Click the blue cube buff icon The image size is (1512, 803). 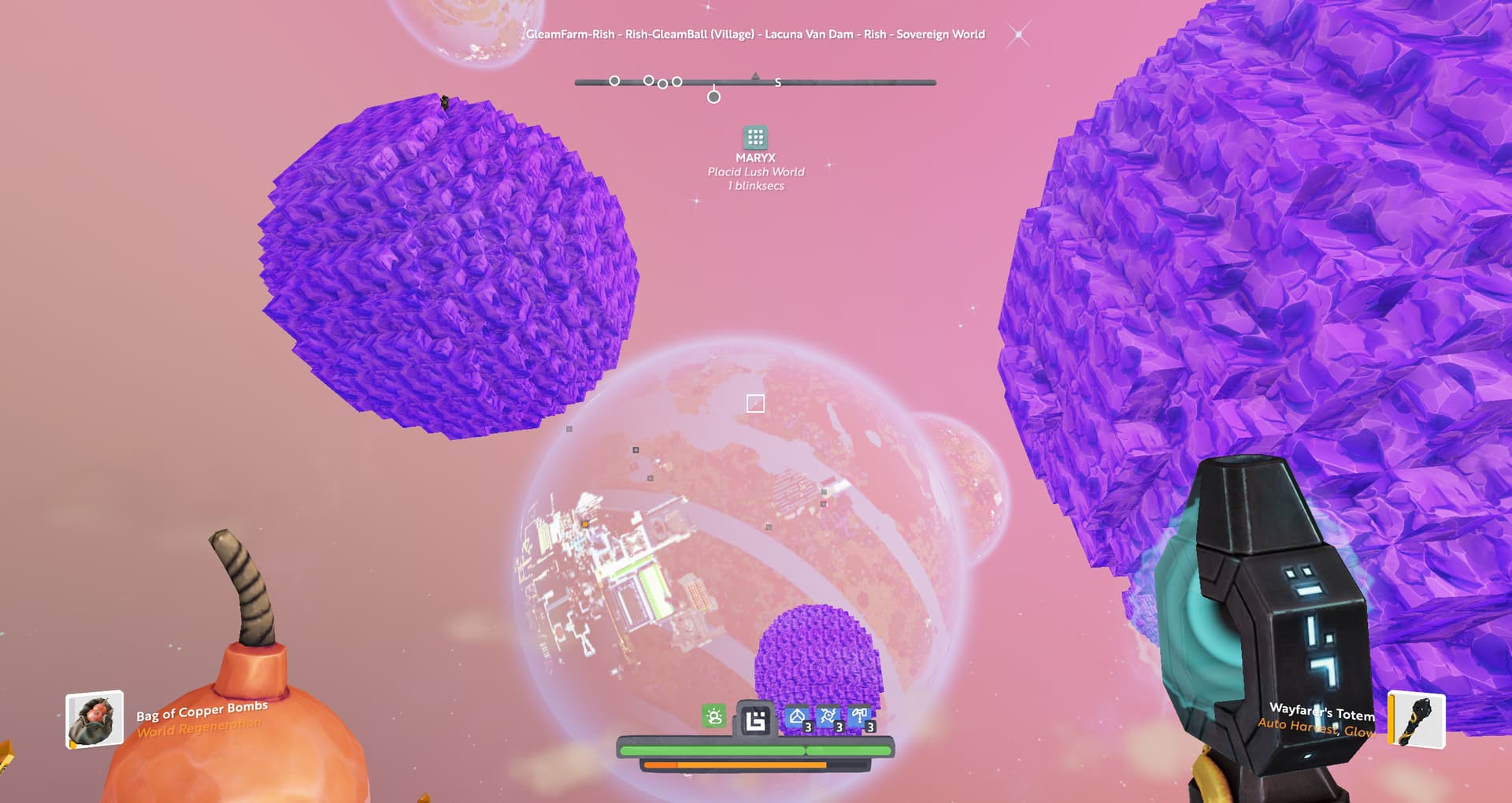point(797,716)
